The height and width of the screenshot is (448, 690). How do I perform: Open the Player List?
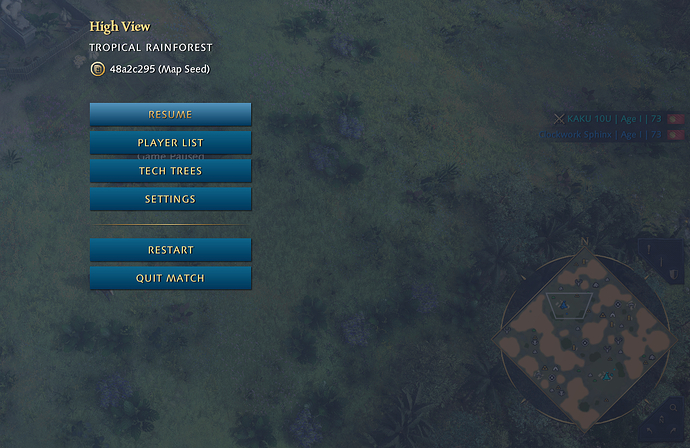click(x=170, y=143)
